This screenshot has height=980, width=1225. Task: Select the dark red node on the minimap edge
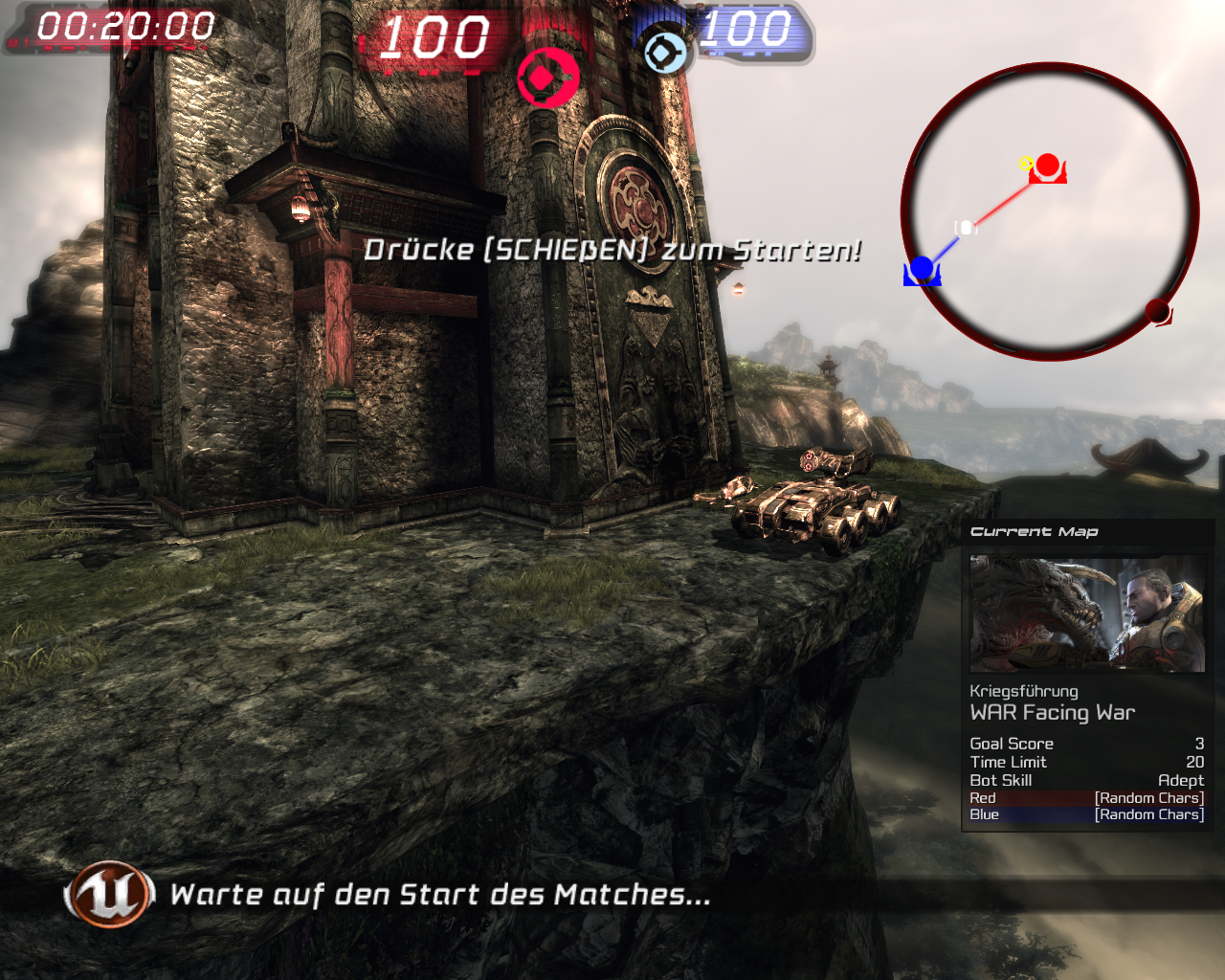pyautogui.click(x=1158, y=310)
